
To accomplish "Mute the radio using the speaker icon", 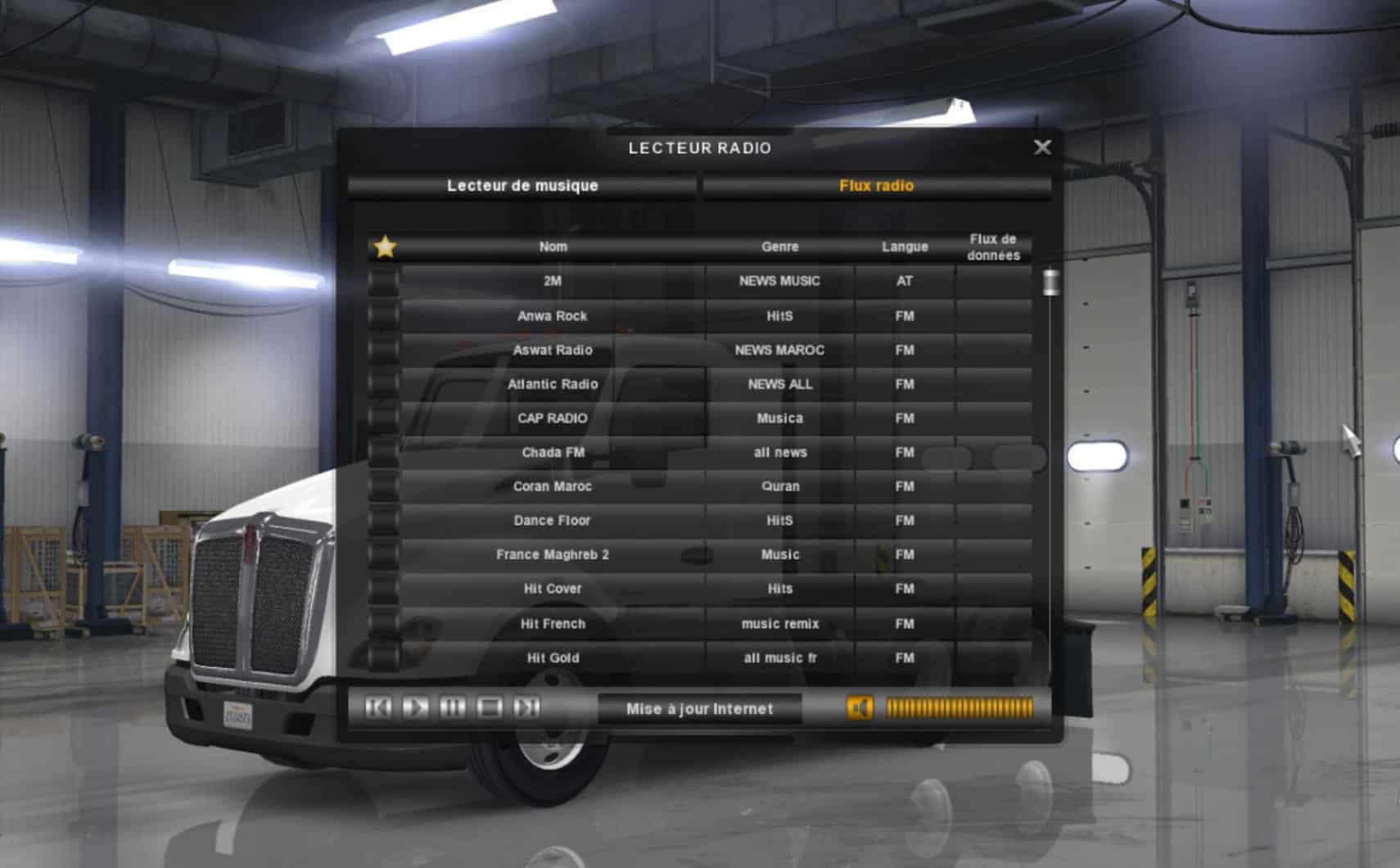I will coord(860,708).
